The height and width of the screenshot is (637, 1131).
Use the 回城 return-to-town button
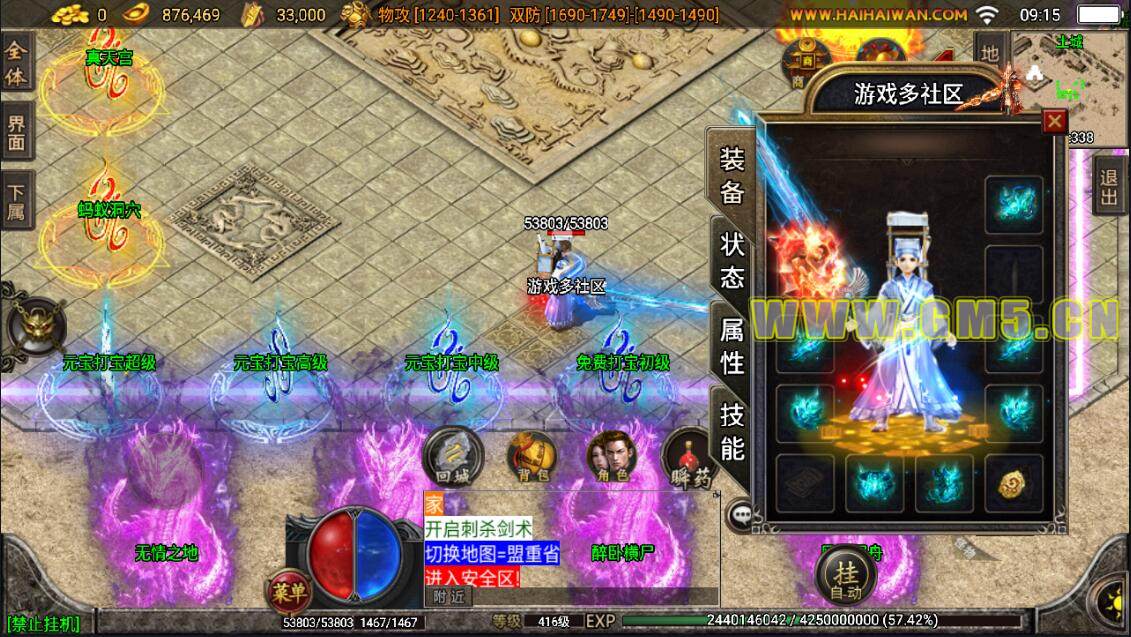click(452, 457)
